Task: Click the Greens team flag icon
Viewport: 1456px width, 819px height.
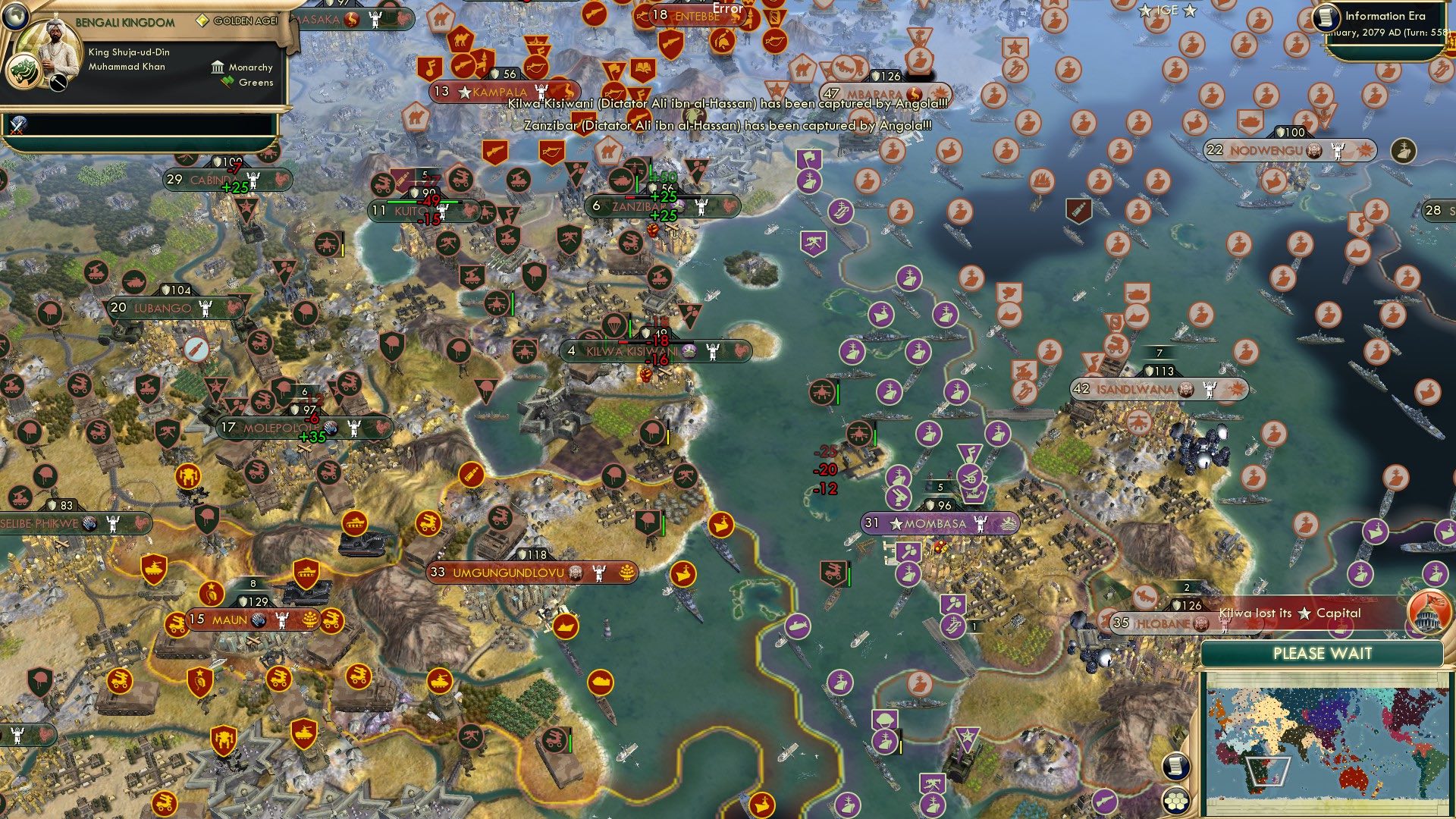Action: [227, 81]
